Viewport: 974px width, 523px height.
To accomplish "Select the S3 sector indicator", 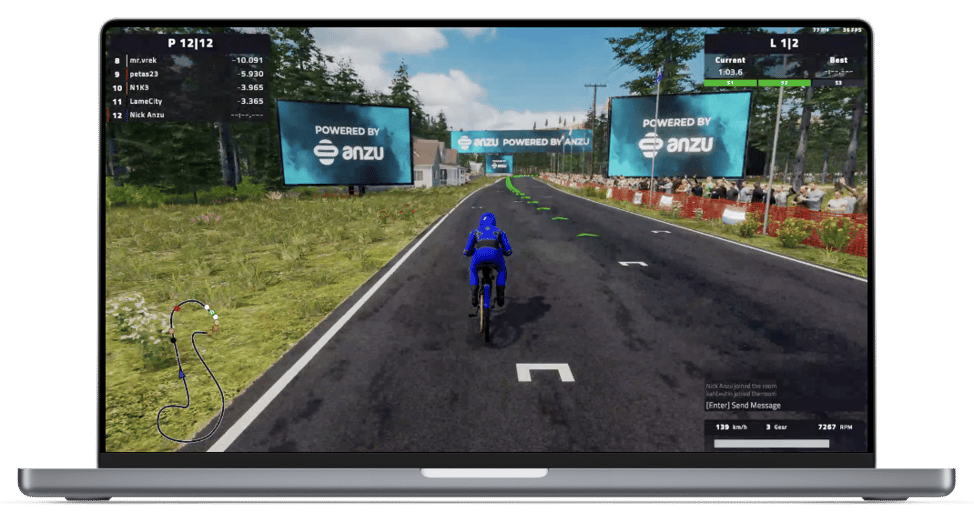I will coord(838,83).
